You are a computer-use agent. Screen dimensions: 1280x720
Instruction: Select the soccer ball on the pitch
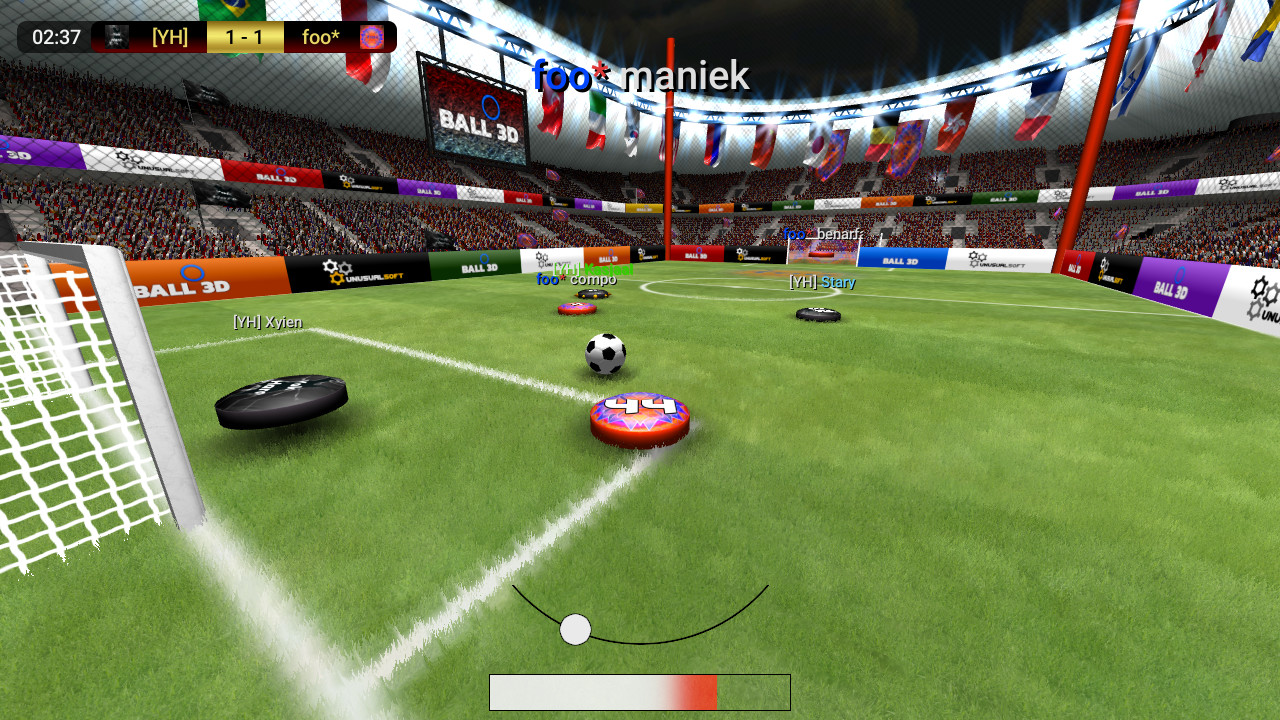pyautogui.click(x=605, y=355)
